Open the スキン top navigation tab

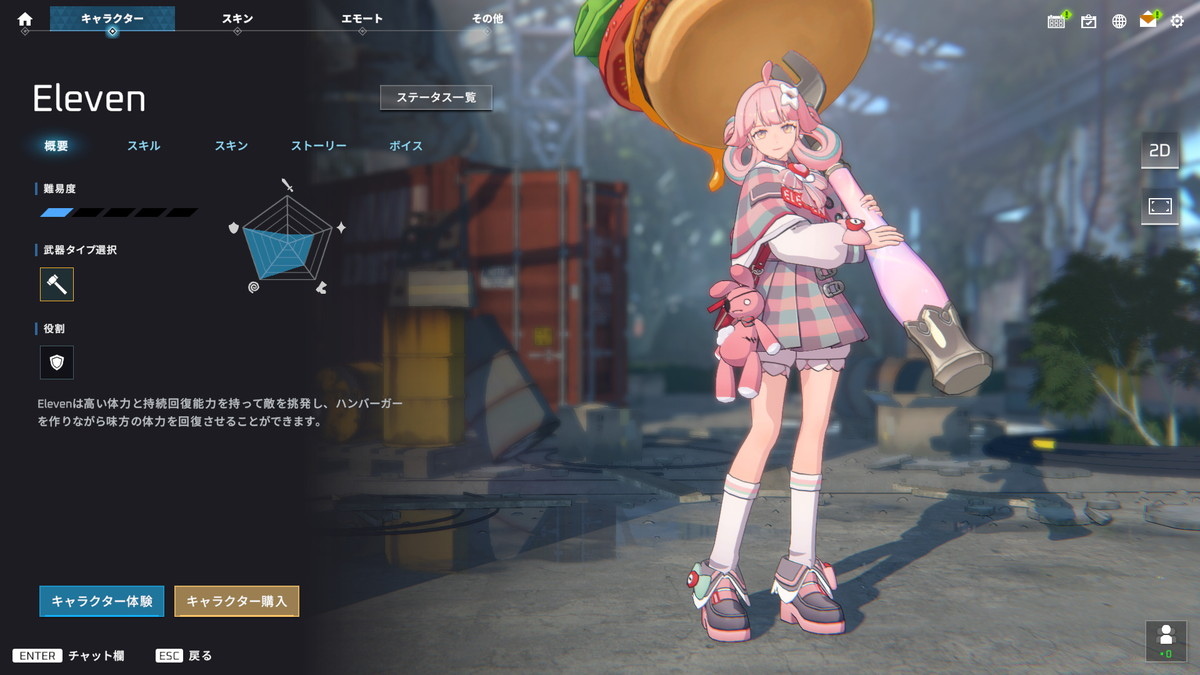237,19
